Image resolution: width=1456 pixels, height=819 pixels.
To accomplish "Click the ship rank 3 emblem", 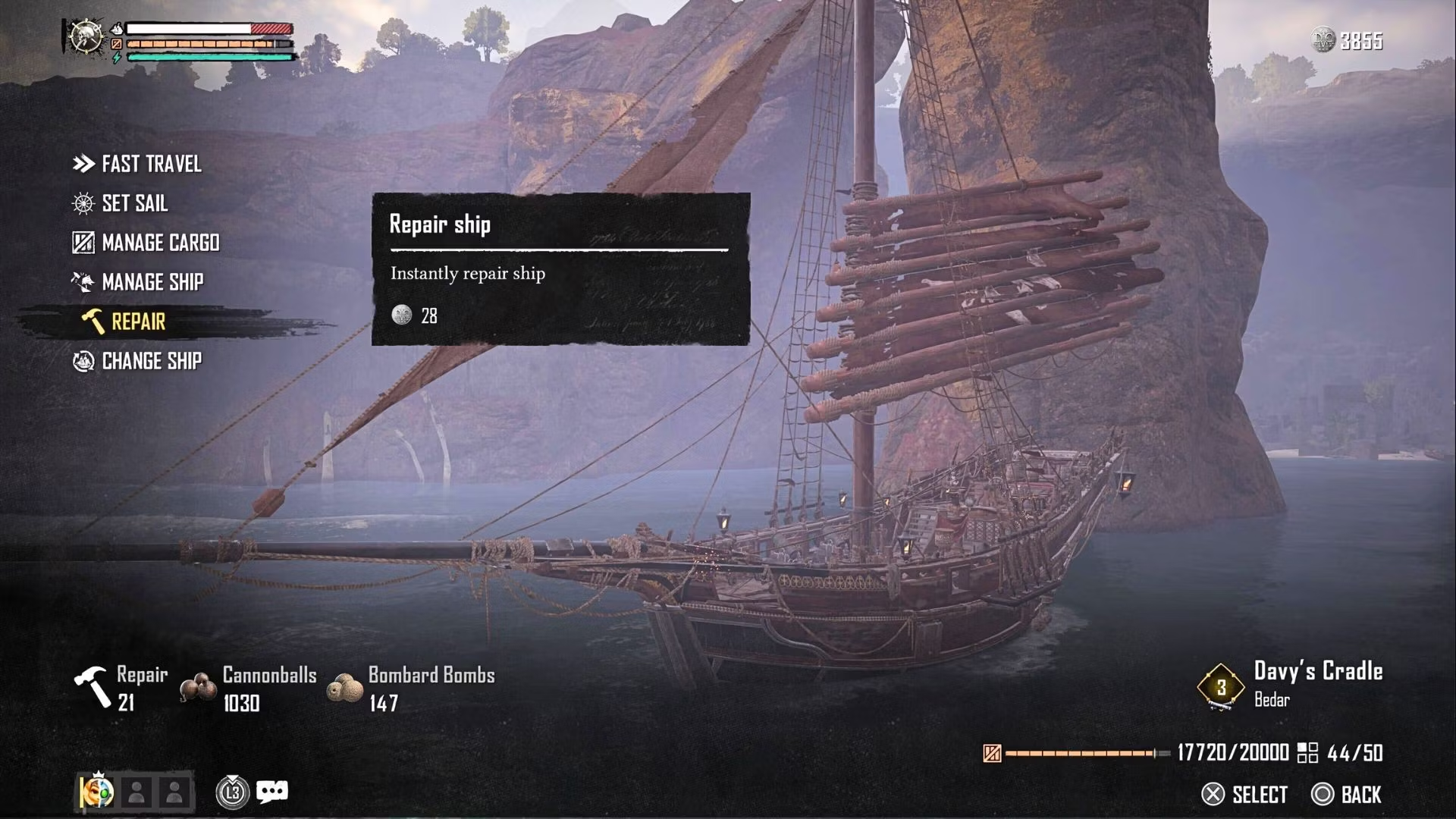I will (1220, 687).
